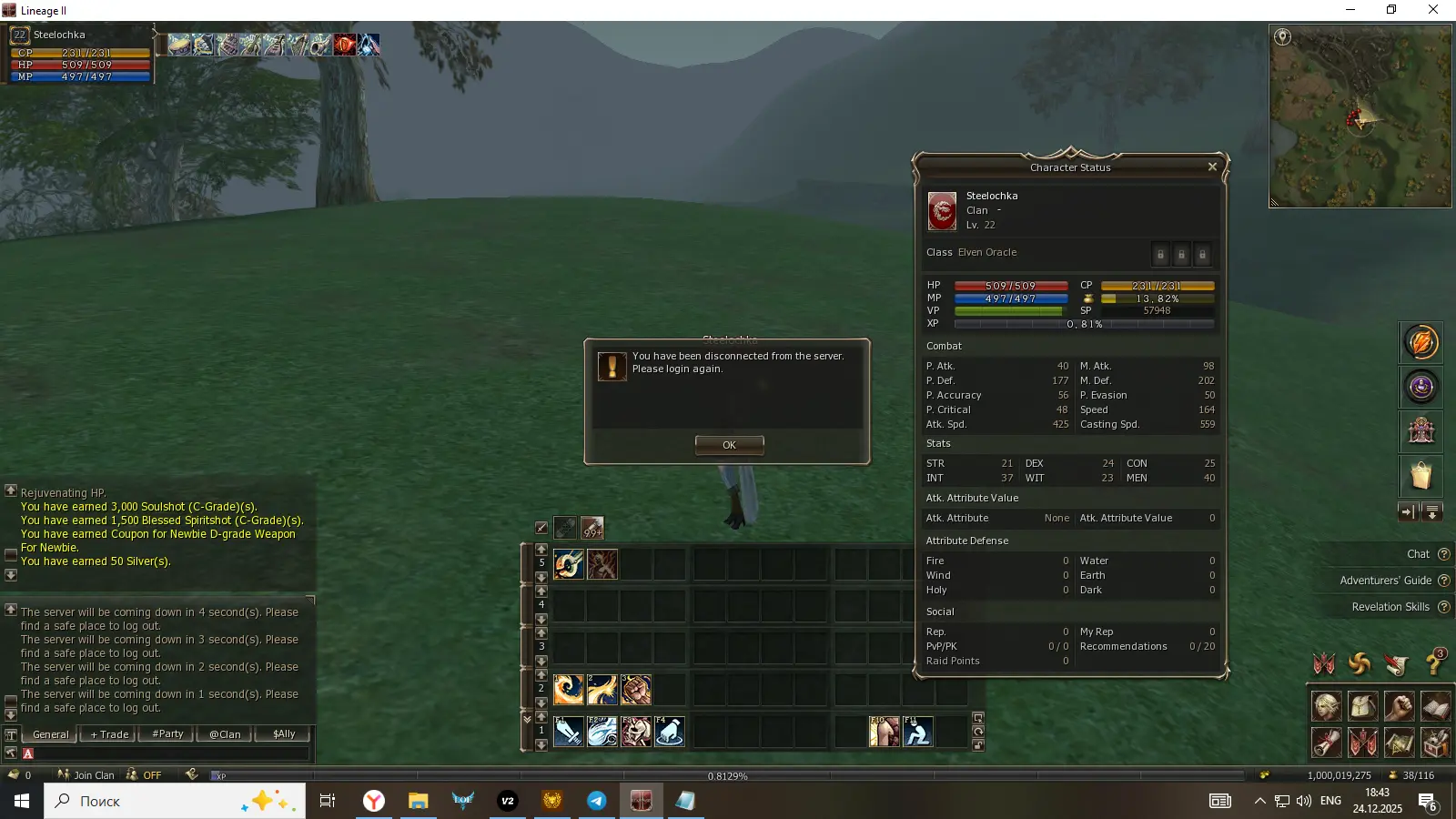
Task: Switch to the $Ally chat tab
Action: (284, 734)
